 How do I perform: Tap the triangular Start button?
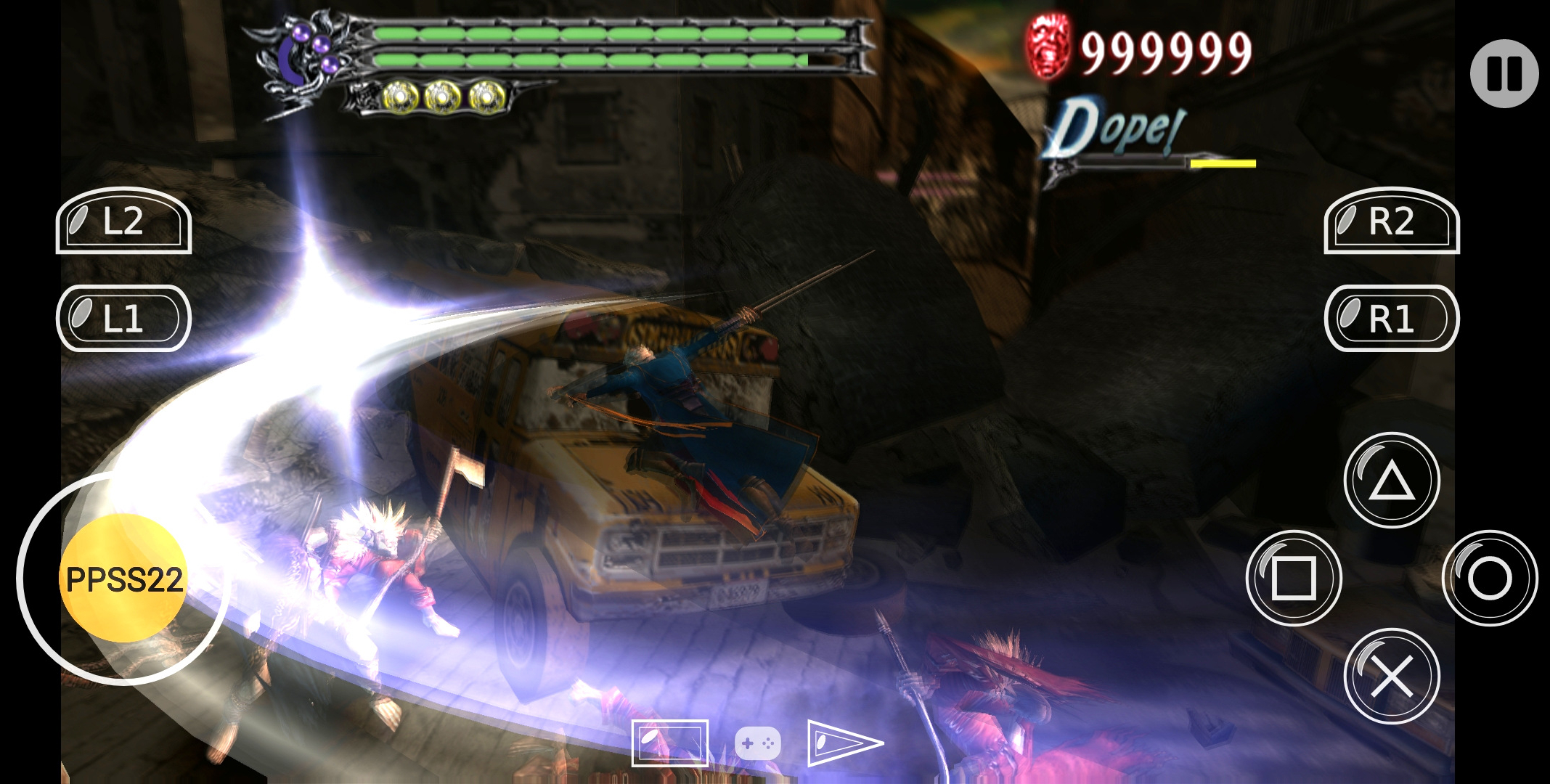(844, 743)
